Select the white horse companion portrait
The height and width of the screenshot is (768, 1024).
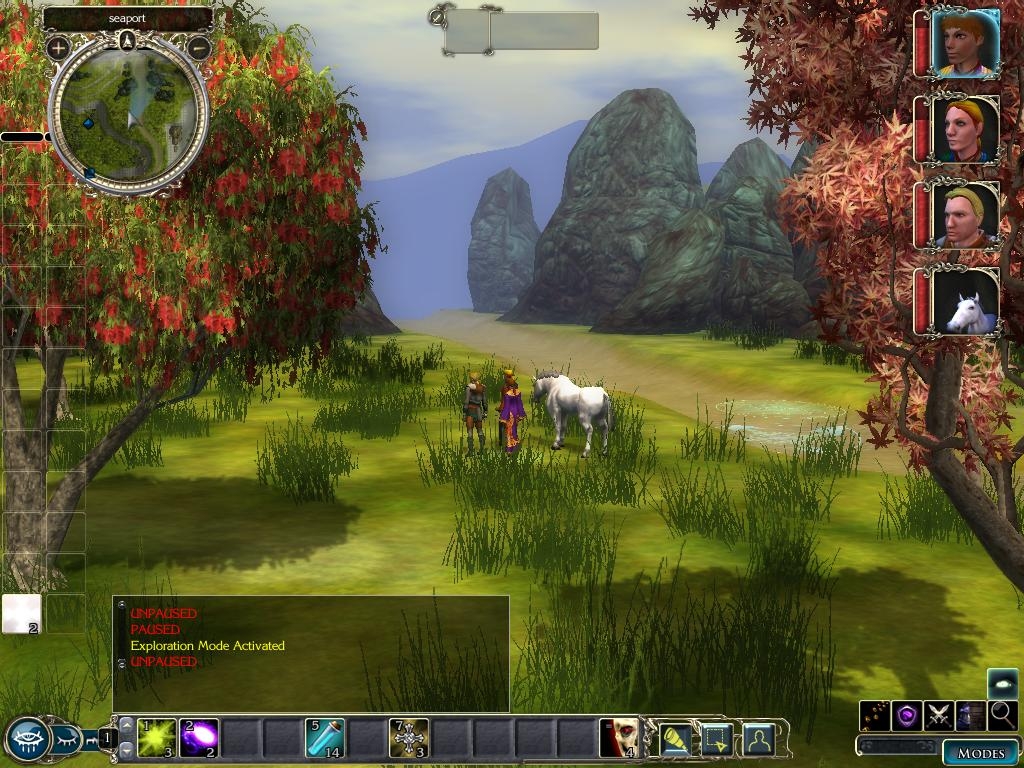click(966, 300)
